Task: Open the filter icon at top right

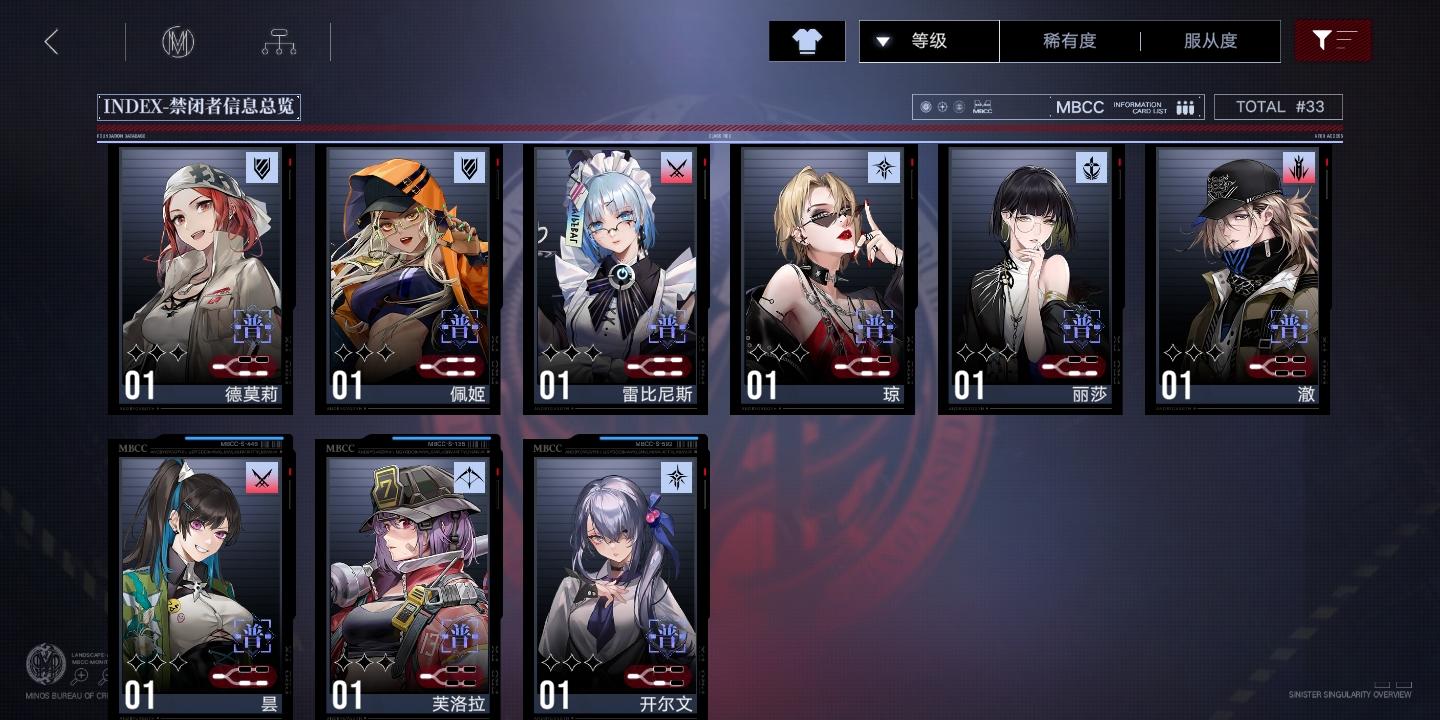Action: 1333,40
